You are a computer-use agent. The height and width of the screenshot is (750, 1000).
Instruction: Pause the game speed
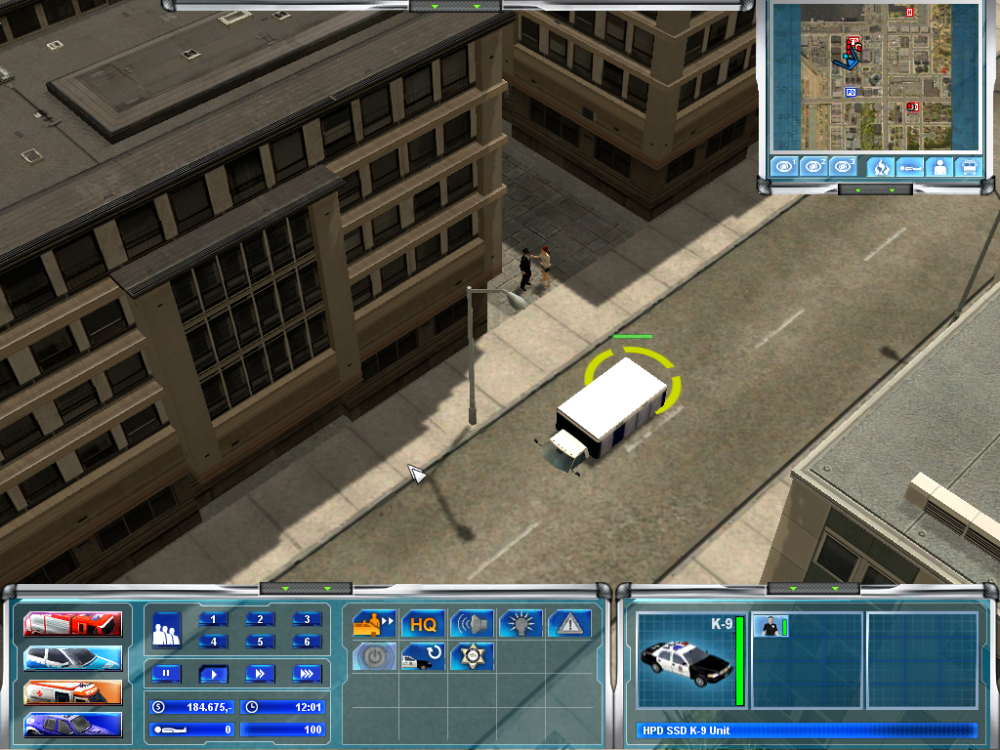[166, 673]
